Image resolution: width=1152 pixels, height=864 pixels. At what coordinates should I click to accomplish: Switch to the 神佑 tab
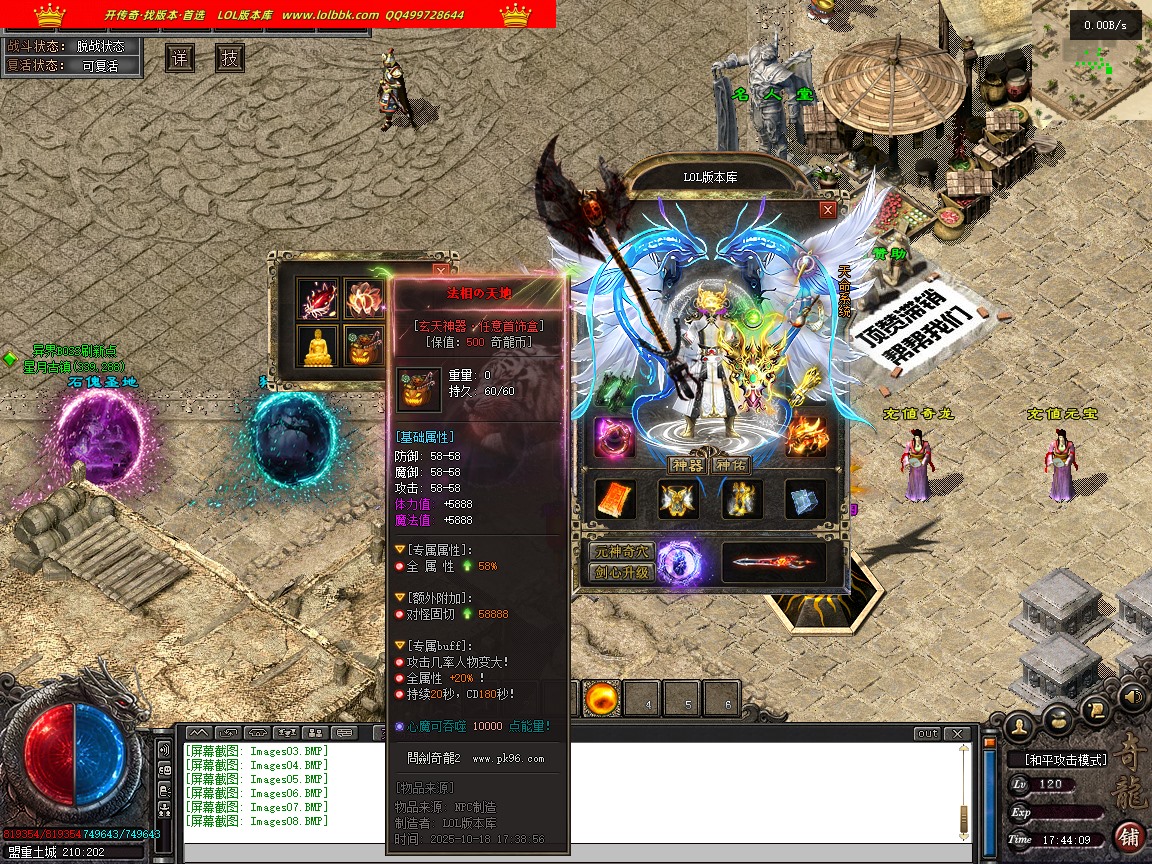tap(730, 465)
